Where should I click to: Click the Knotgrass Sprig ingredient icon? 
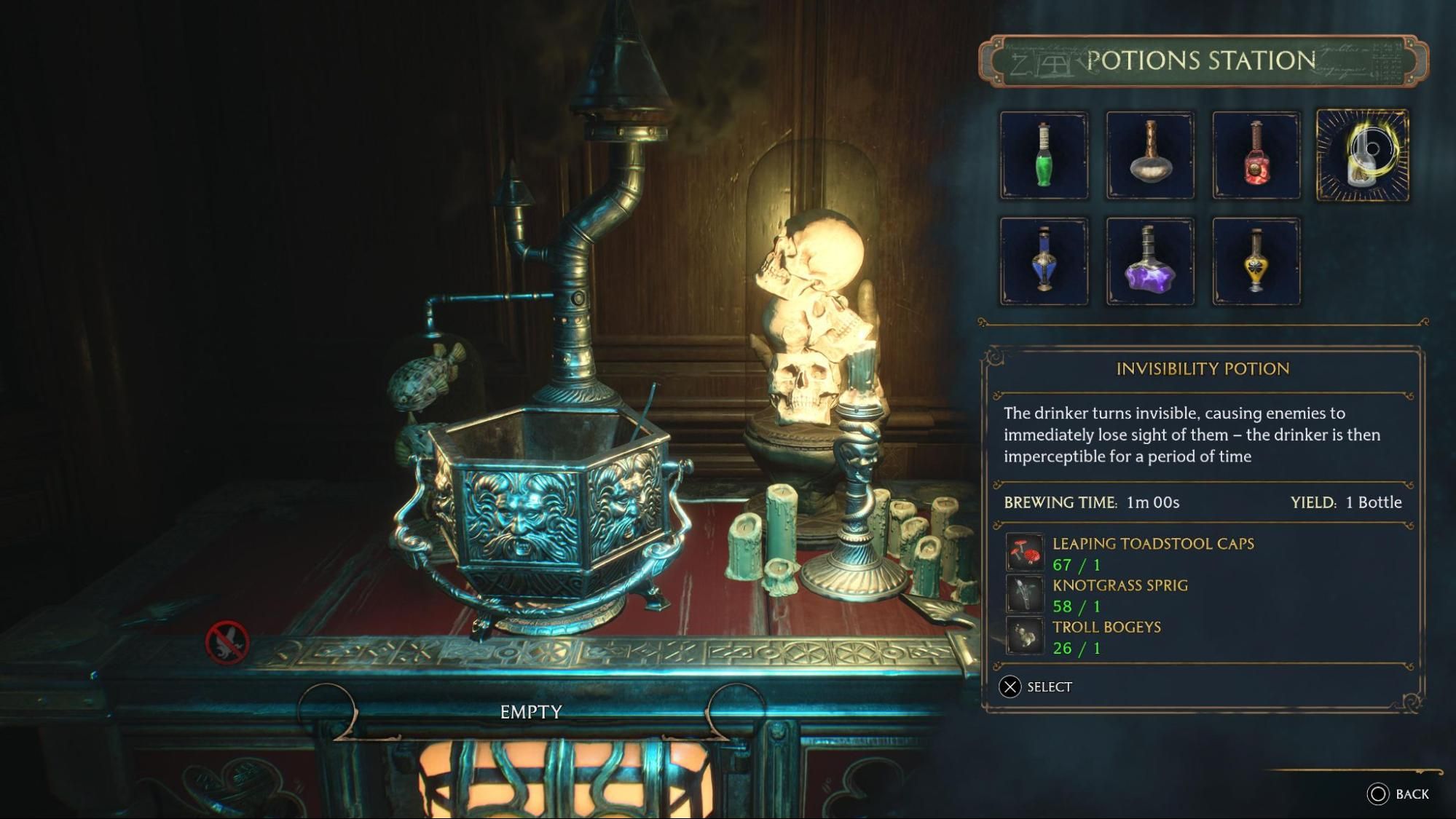(x=1027, y=595)
